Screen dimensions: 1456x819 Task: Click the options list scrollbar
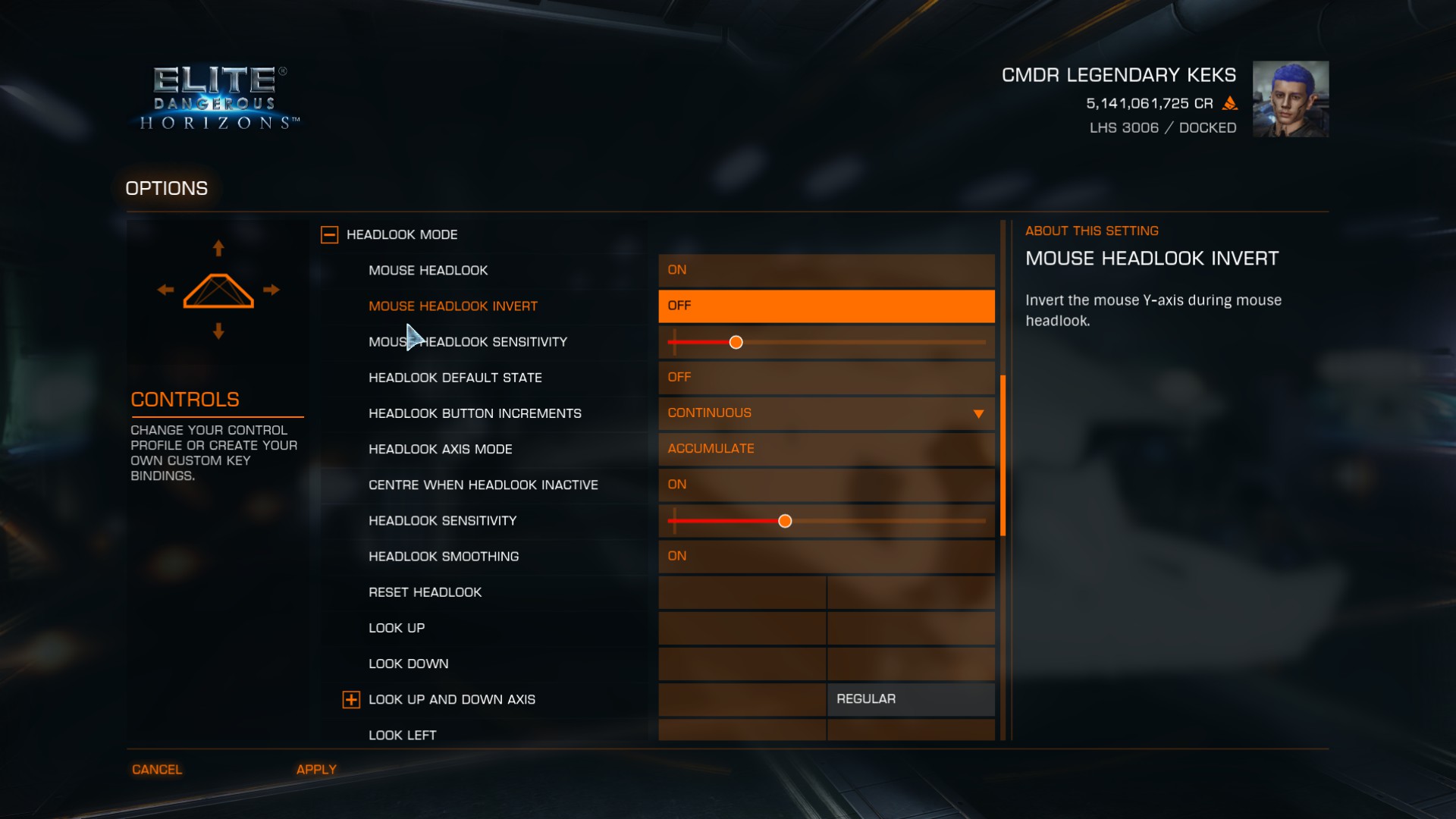[1003, 455]
